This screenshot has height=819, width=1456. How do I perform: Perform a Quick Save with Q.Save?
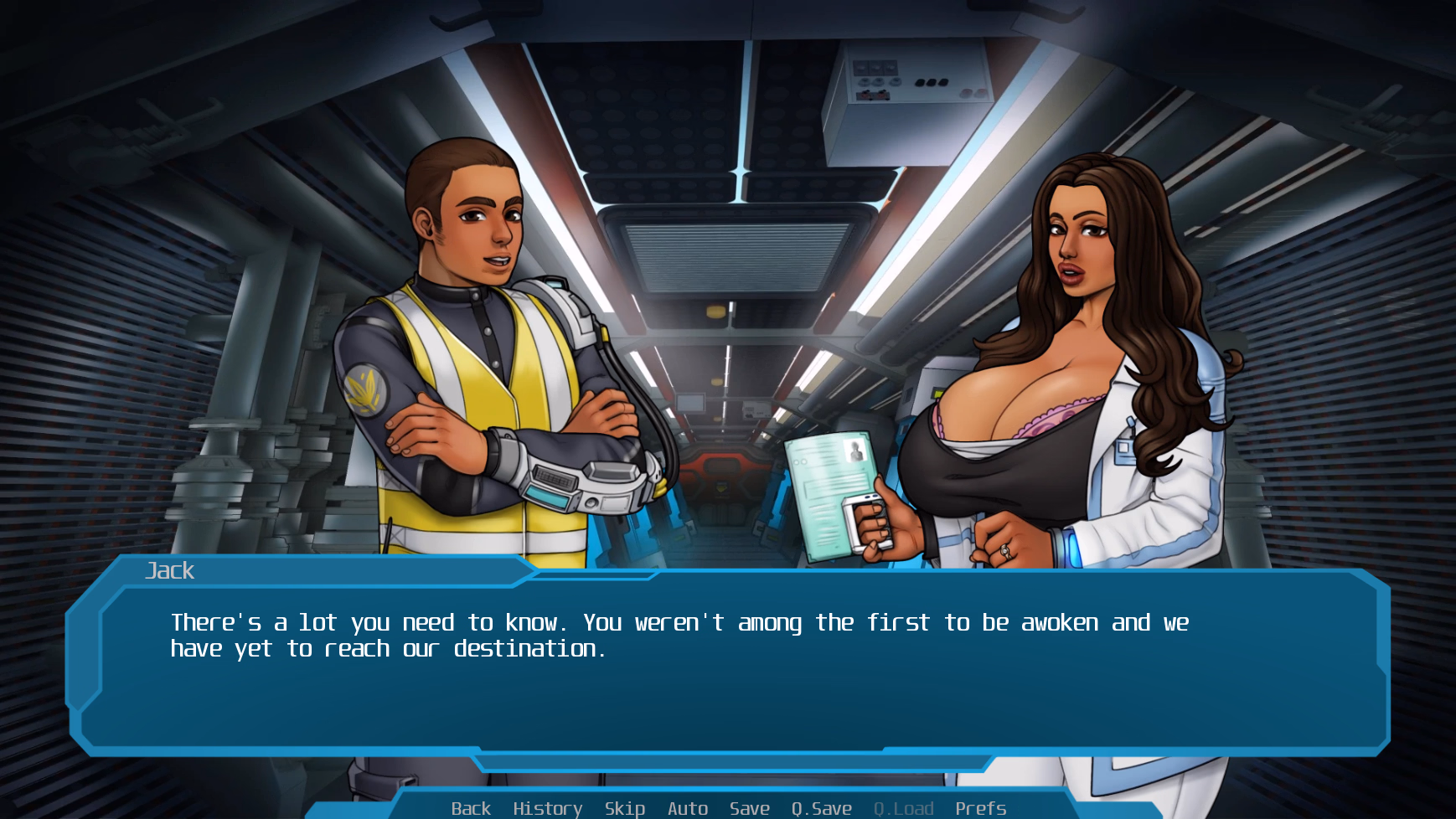(821, 807)
